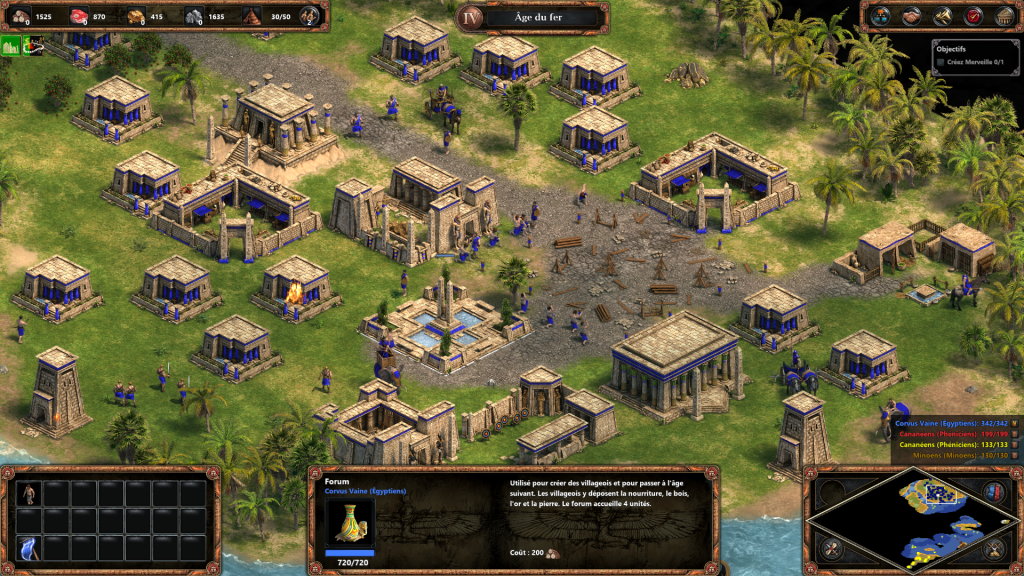Show objectives with the red checkmark icon
Image resolution: width=1024 pixels, height=576 pixels.
[x=973, y=16]
